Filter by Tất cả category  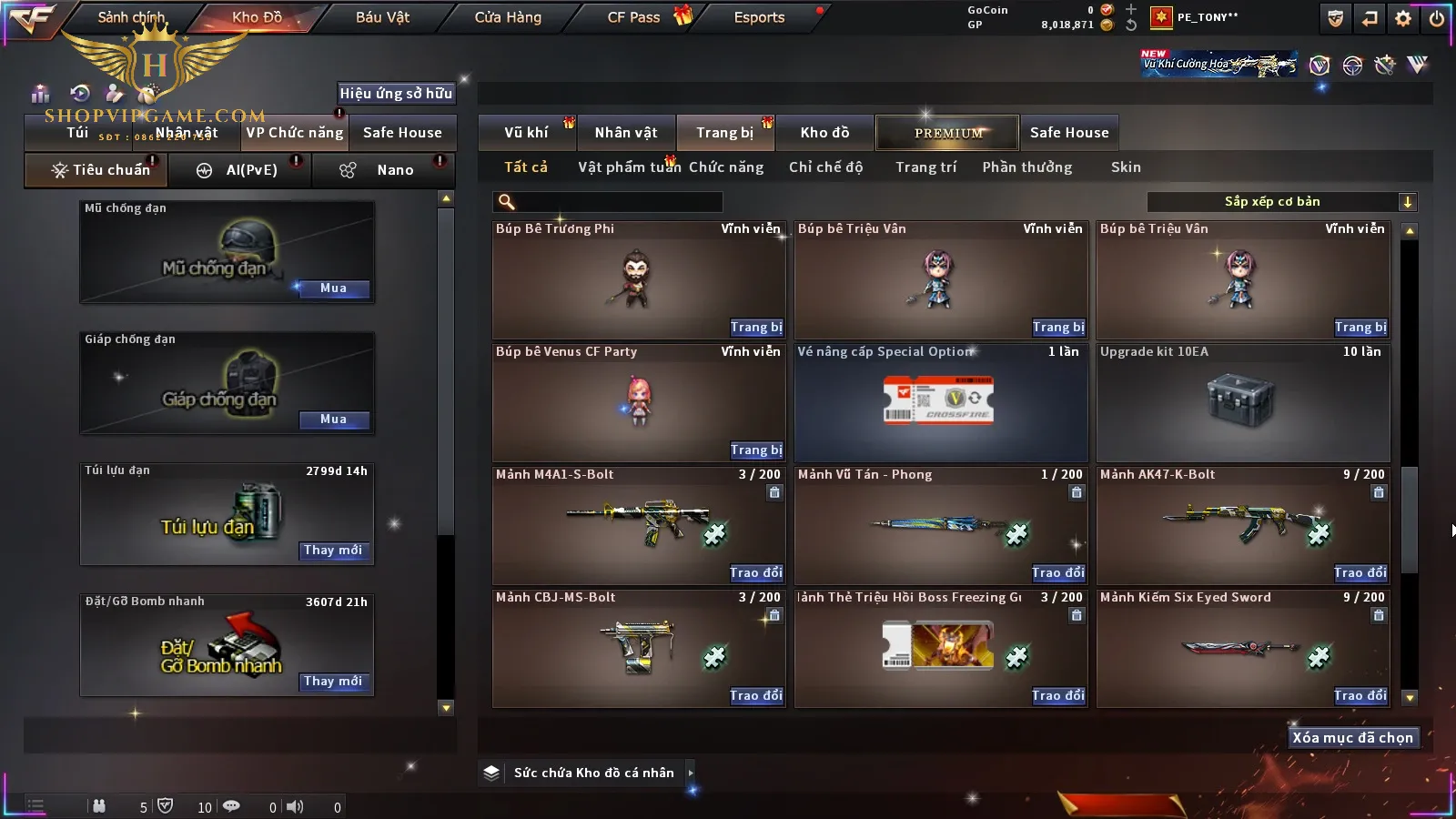coord(526,167)
